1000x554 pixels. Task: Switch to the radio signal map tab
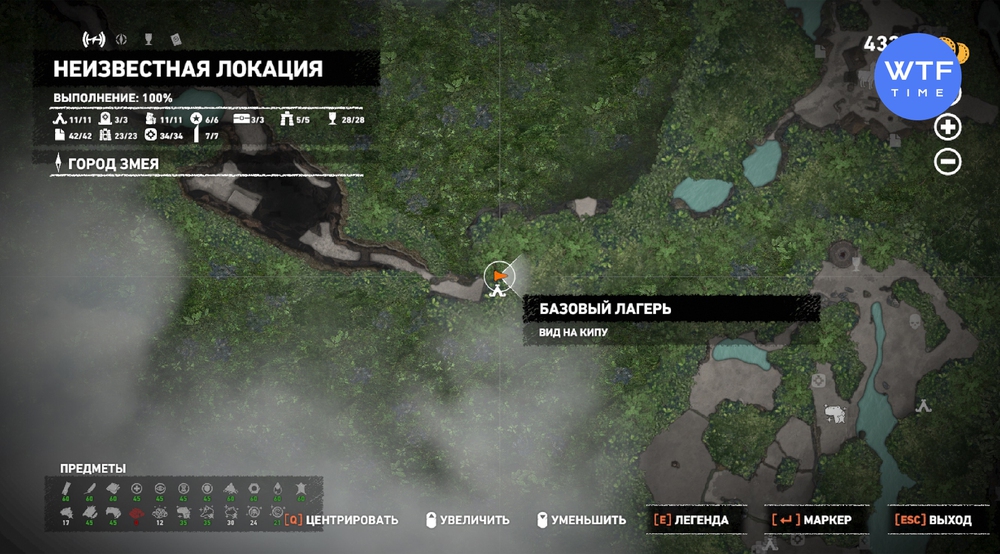[92, 40]
